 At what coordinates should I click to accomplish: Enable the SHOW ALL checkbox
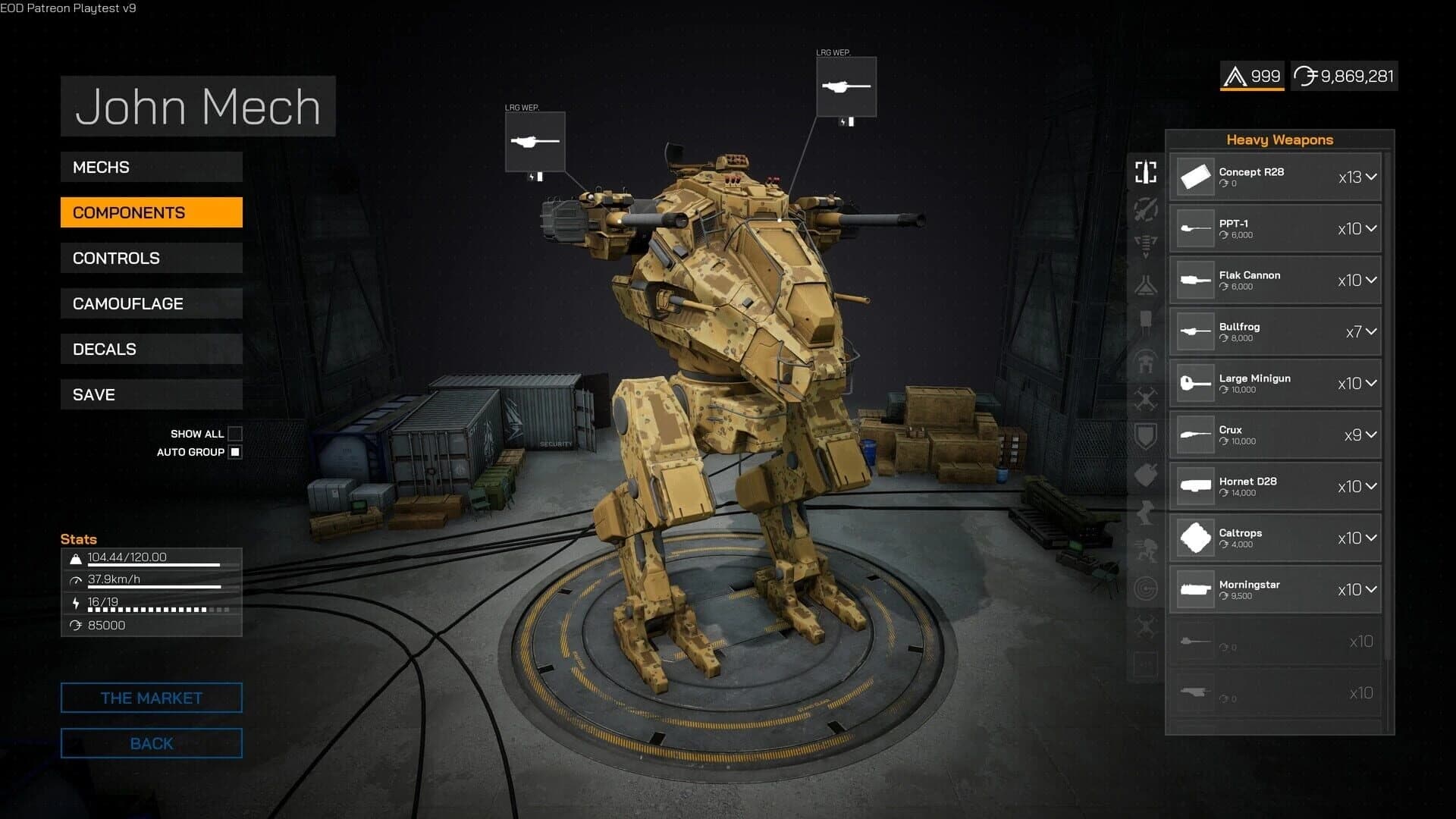(x=236, y=433)
